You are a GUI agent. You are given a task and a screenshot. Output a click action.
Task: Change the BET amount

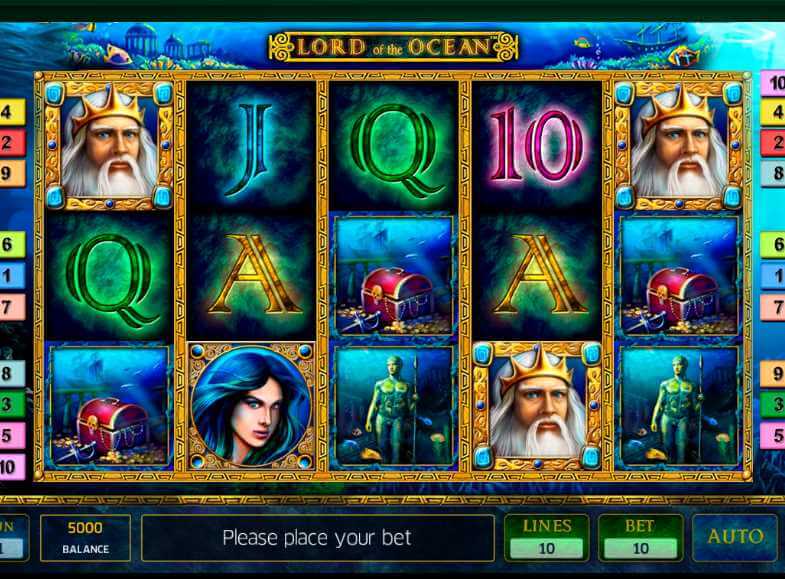(639, 537)
